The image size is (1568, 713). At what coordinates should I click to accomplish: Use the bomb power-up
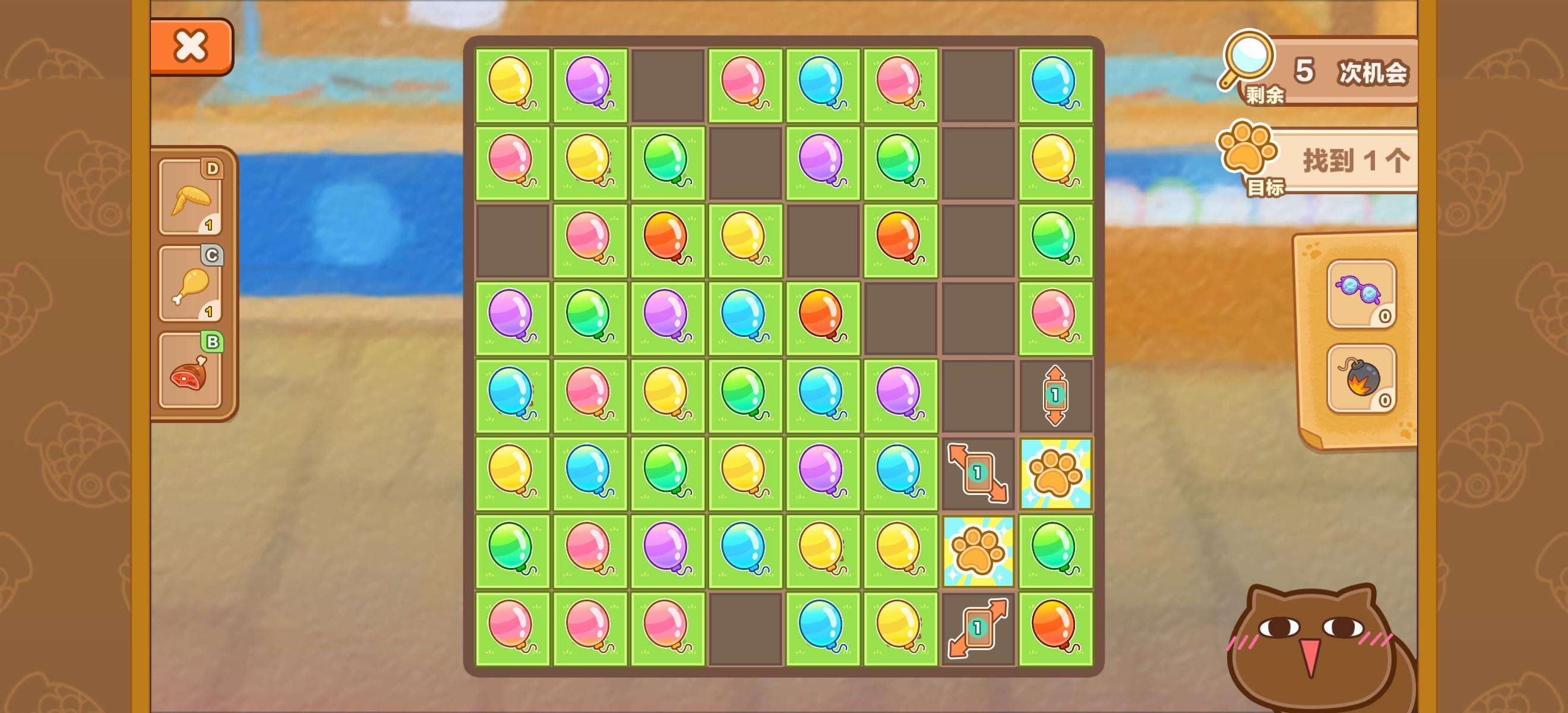click(1361, 378)
